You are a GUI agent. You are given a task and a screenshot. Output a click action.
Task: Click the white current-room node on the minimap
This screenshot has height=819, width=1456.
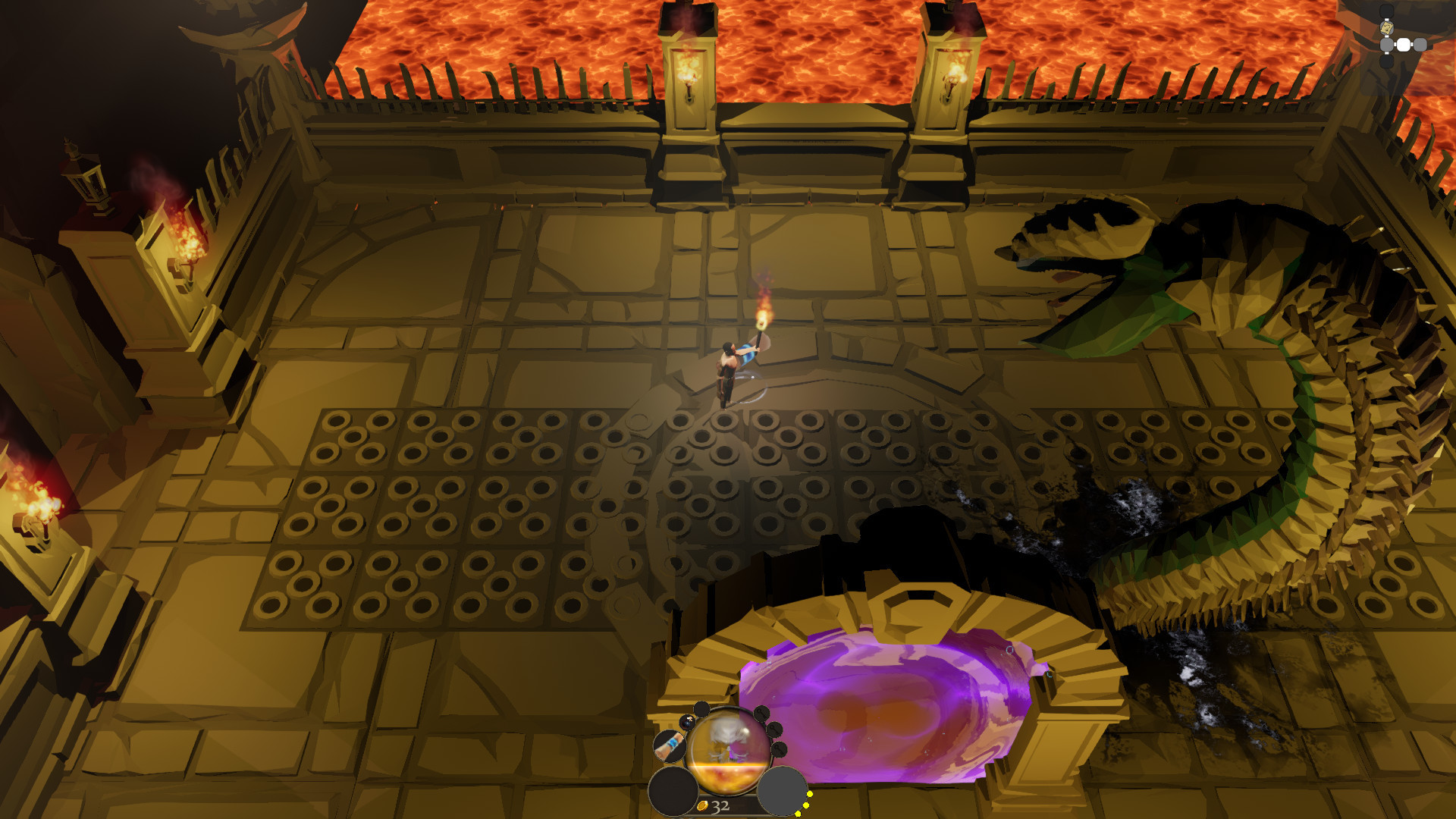tap(1404, 44)
